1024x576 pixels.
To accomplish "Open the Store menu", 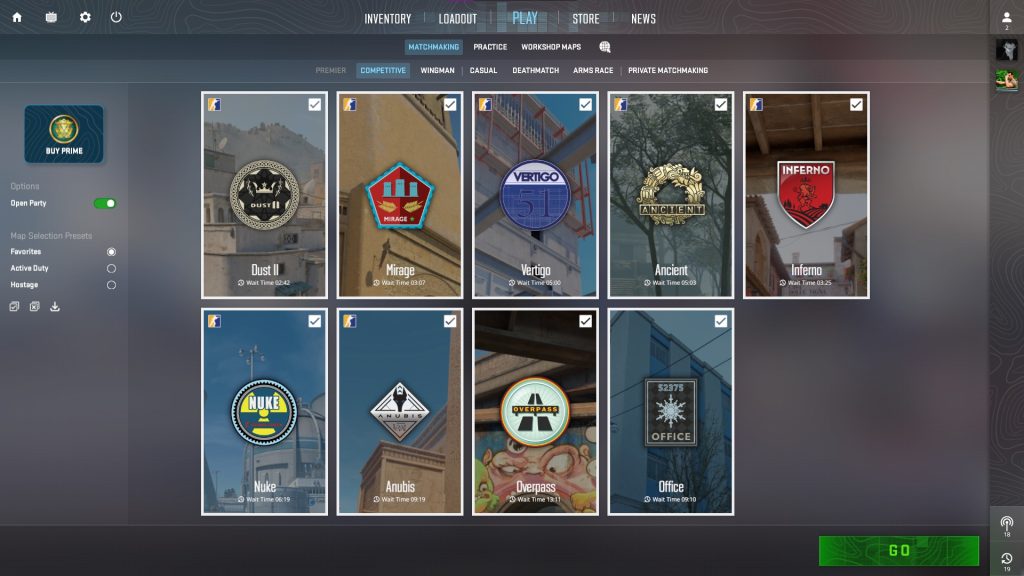I will click(585, 19).
